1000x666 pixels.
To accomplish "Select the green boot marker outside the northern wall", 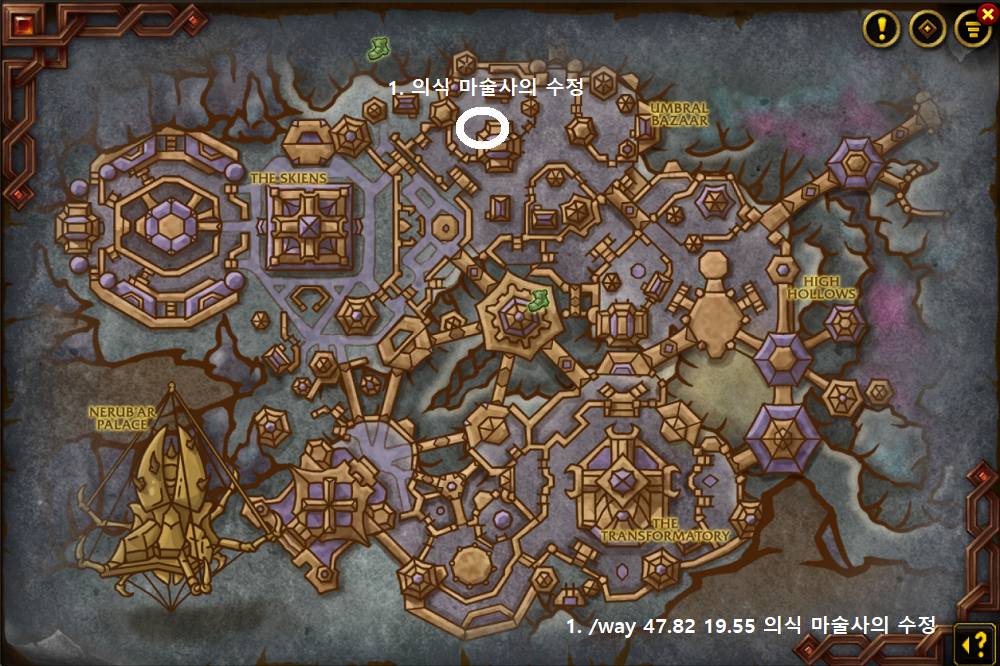I will pos(378,47).
